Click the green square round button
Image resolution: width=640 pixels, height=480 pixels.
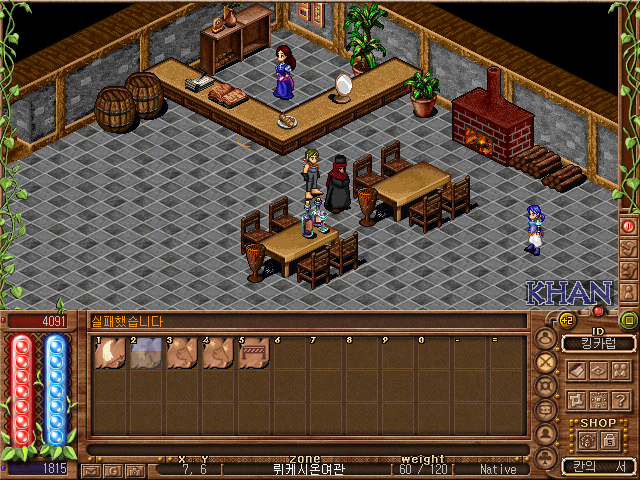pos(629,320)
